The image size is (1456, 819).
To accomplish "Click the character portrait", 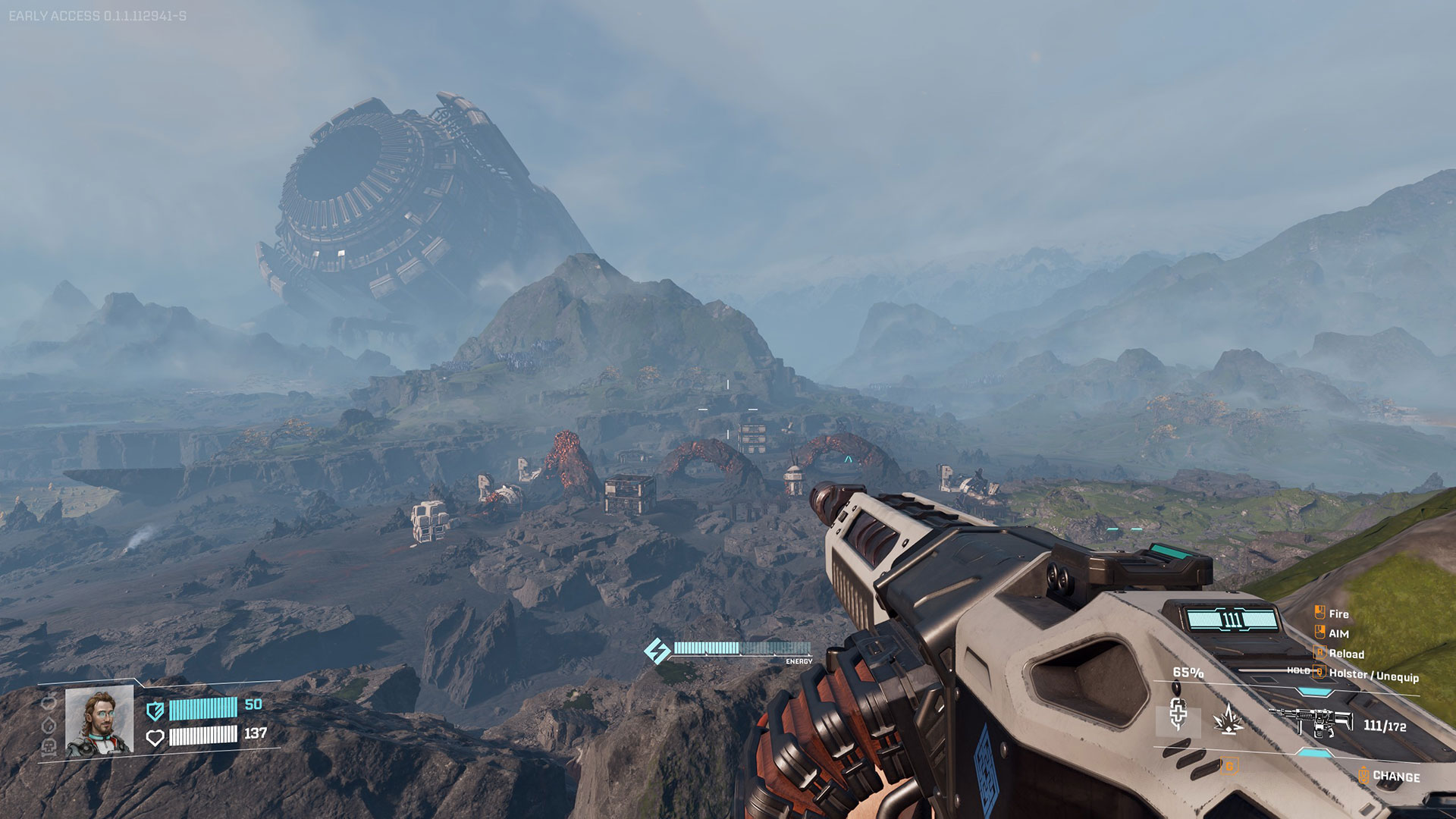I will (x=99, y=722).
